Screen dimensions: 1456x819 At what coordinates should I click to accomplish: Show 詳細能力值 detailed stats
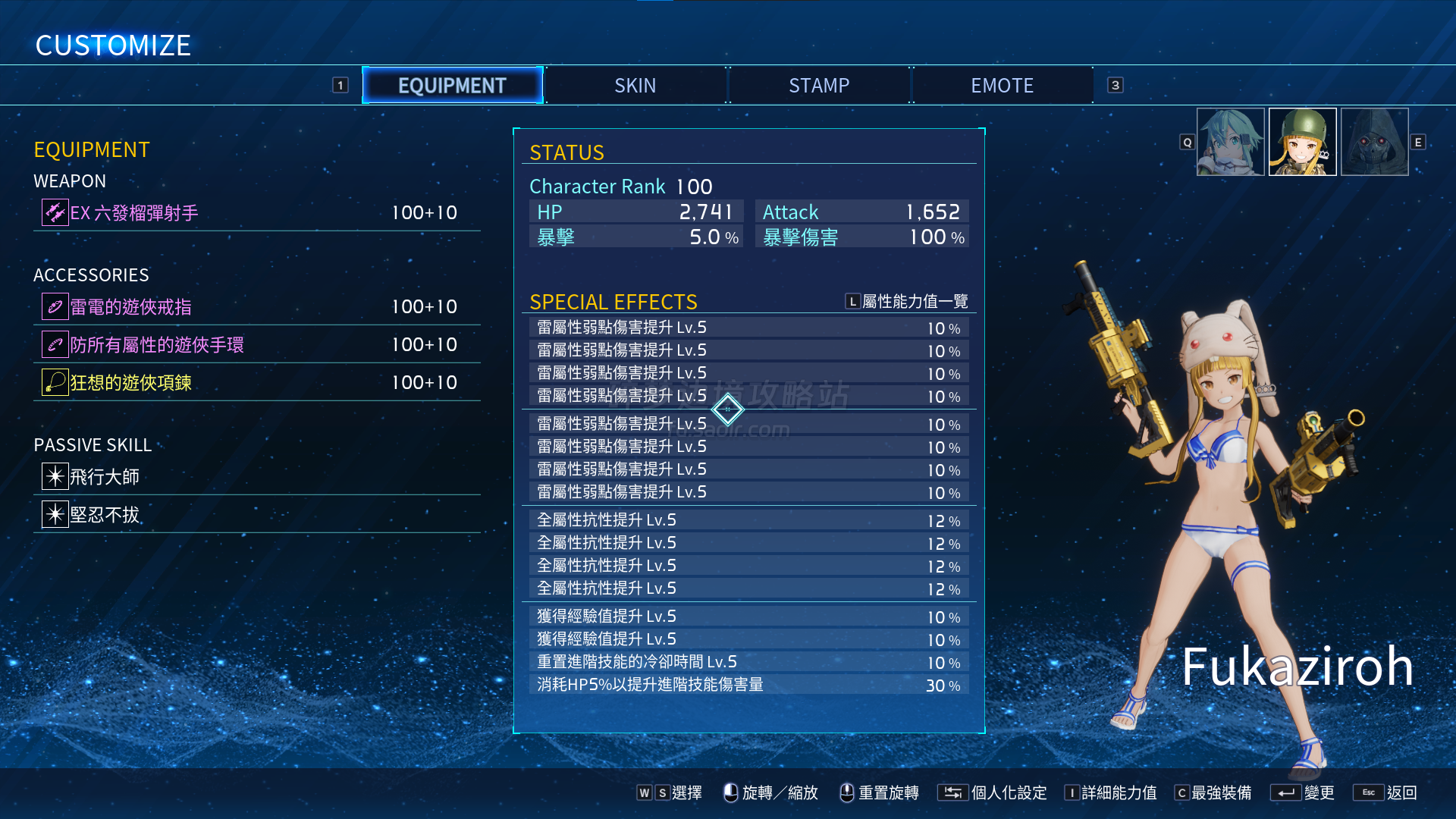(x=1111, y=792)
